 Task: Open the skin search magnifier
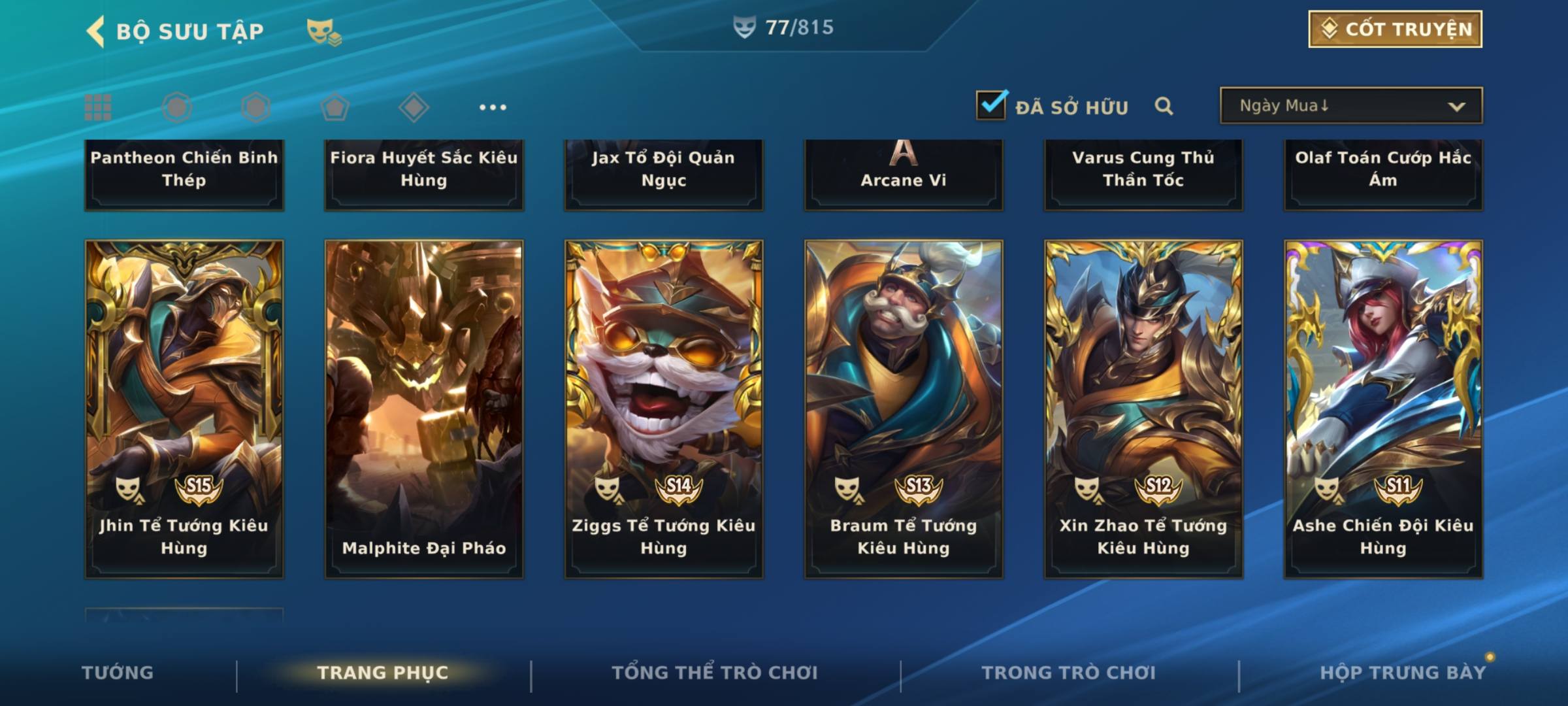[1164, 106]
